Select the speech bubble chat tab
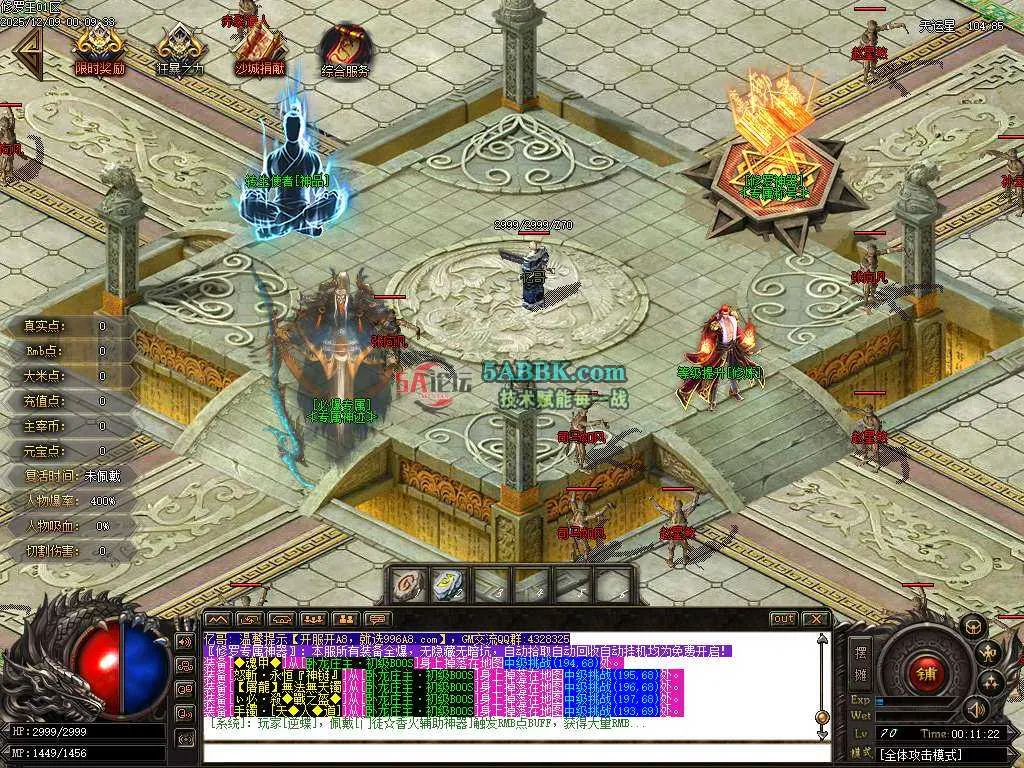 click(377, 619)
